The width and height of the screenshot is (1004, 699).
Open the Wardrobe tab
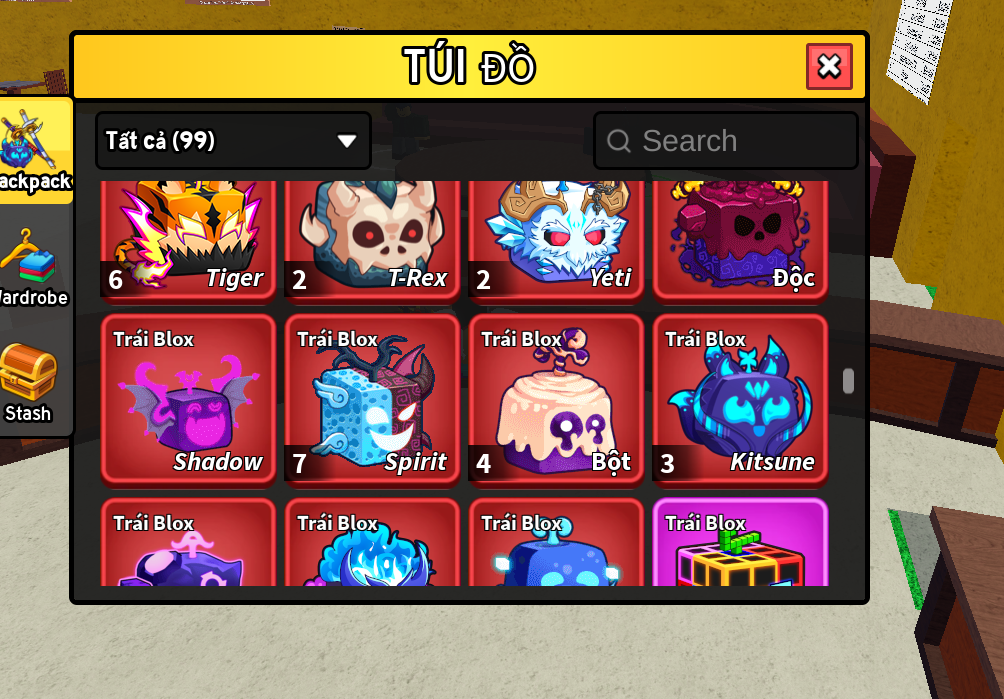(x=30, y=268)
